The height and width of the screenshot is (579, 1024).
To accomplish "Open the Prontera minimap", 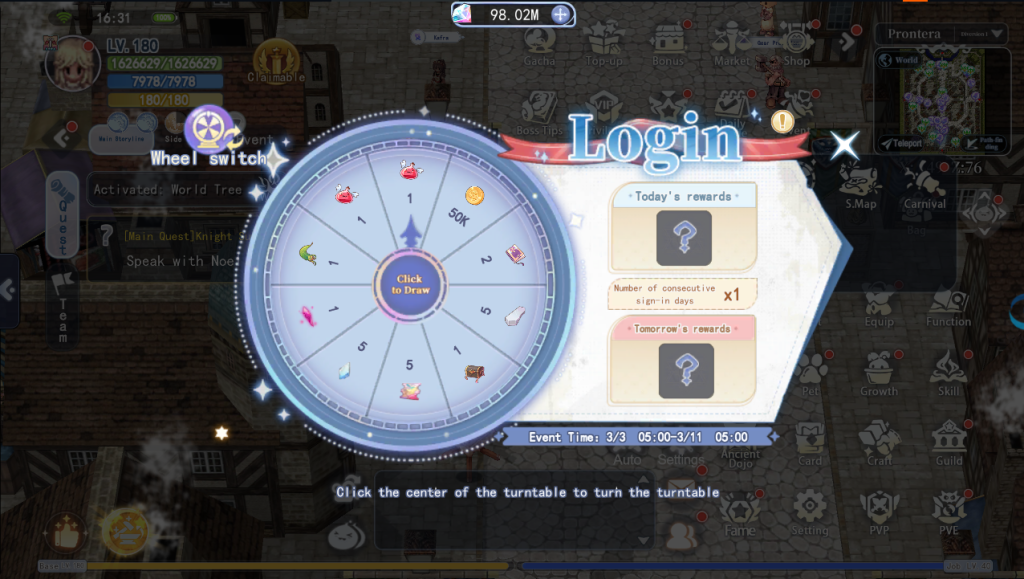I will click(x=943, y=92).
